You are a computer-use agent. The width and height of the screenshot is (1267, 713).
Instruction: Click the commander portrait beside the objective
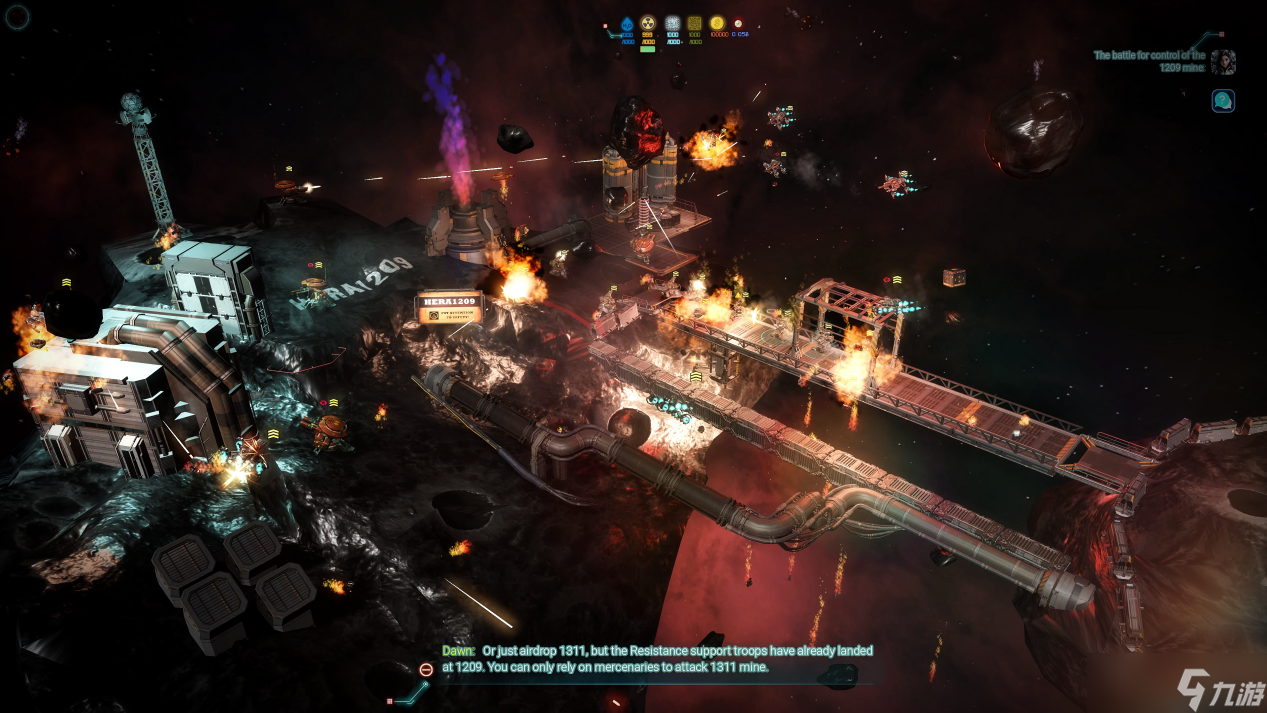tap(1223, 63)
